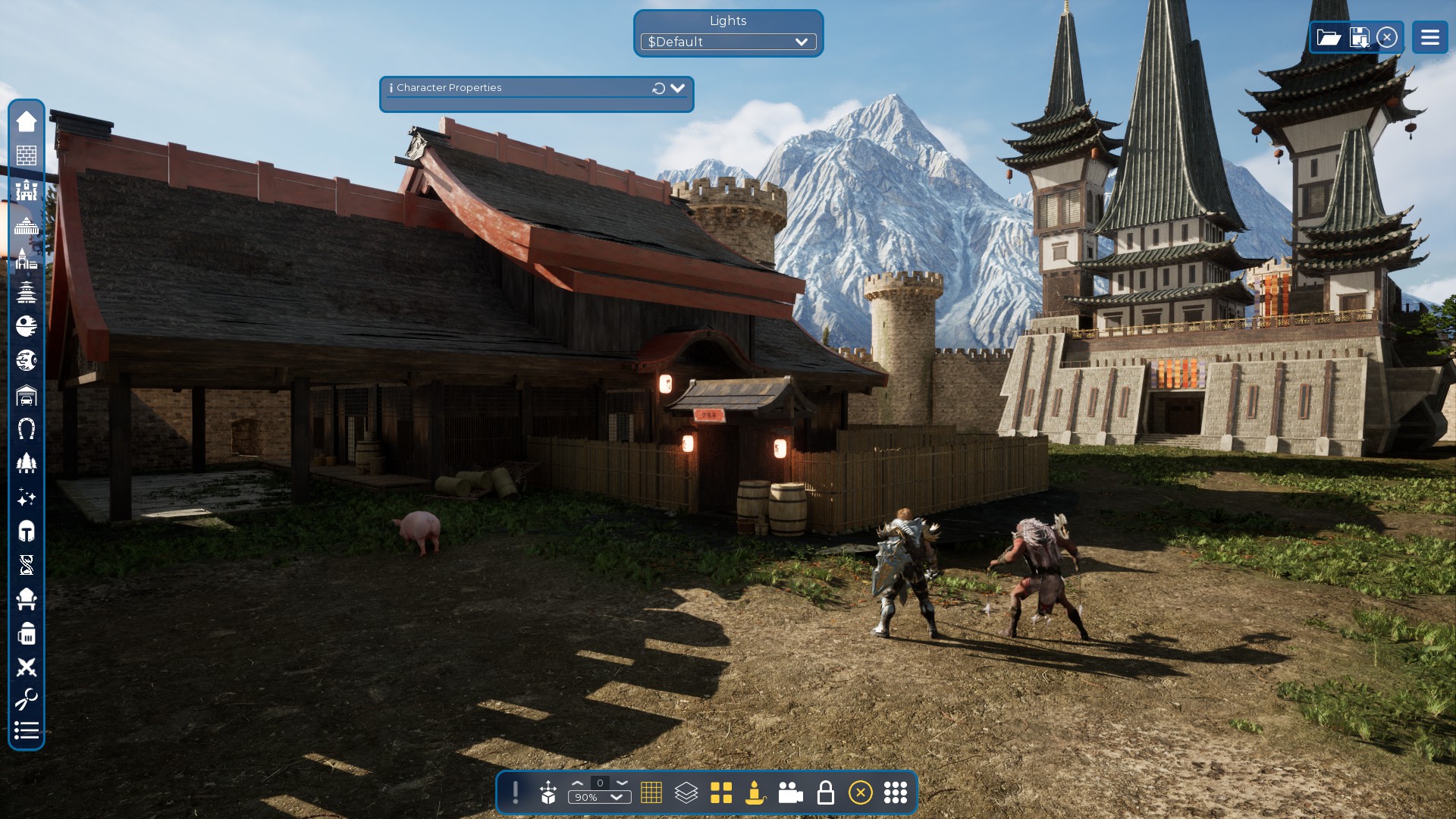This screenshot has width=1456, height=819.
Task: Expand the Character Properties panel
Action: point(677,88)
